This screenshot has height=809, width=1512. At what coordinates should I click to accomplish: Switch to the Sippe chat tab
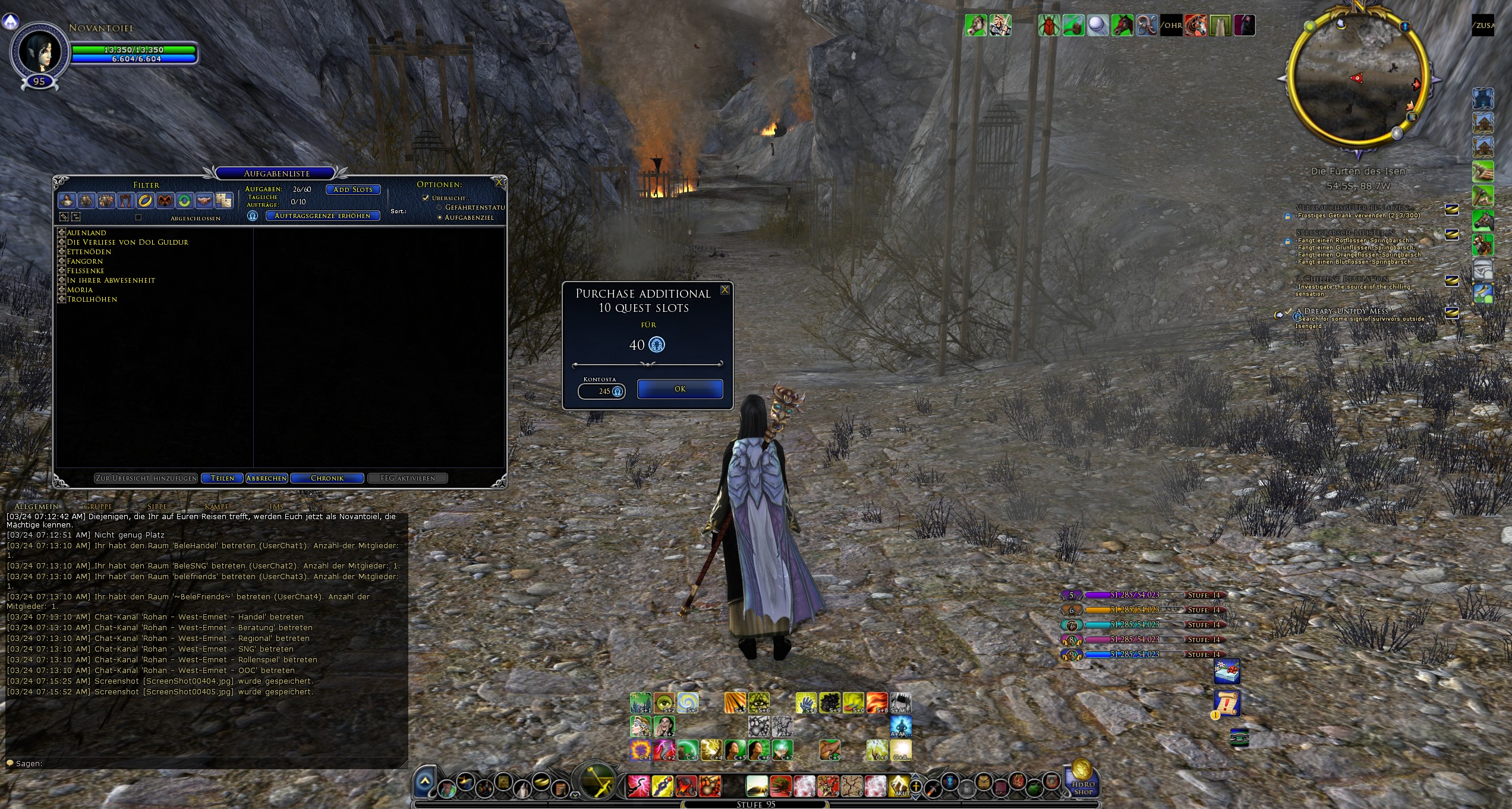pyautogui.click(x=157, y=507)
